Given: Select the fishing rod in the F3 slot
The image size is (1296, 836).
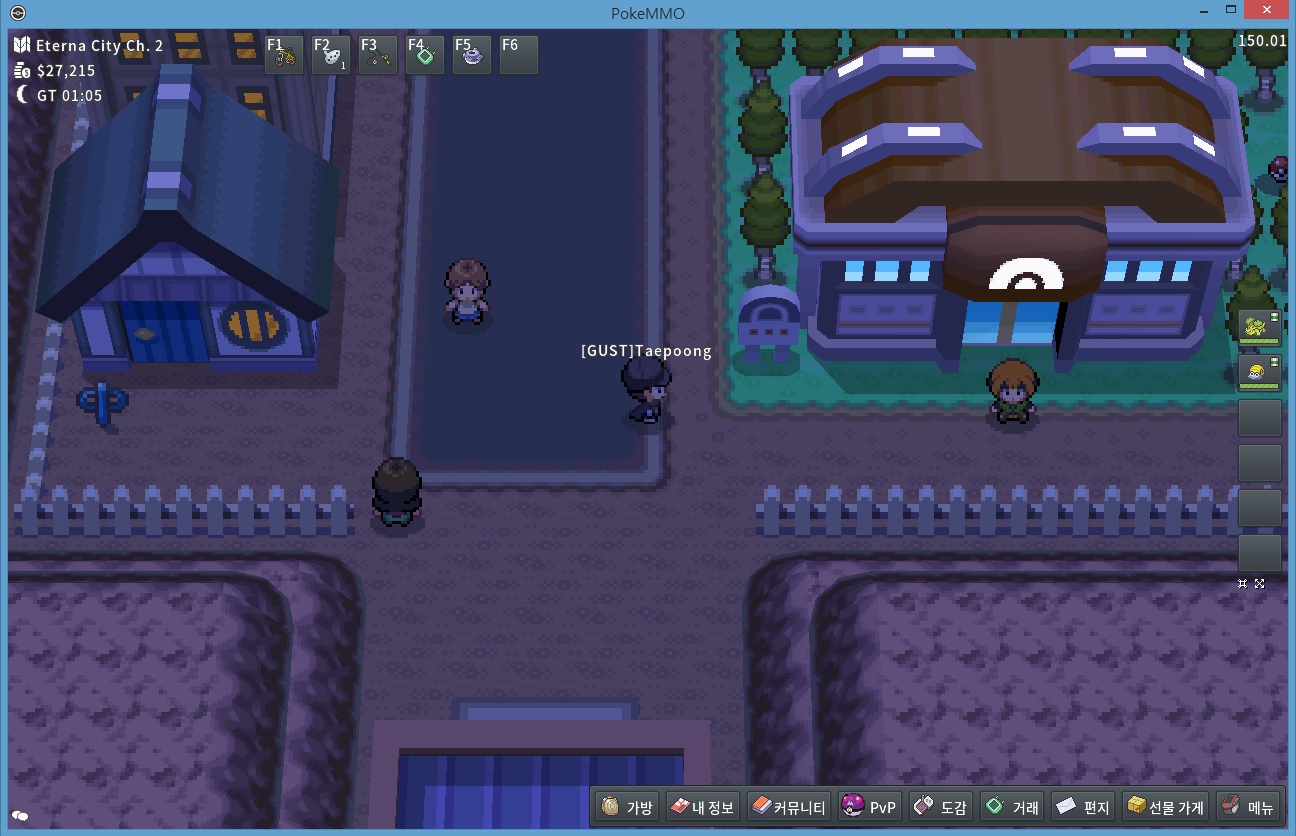Looking at the screenshot, I should pos(378,56).
